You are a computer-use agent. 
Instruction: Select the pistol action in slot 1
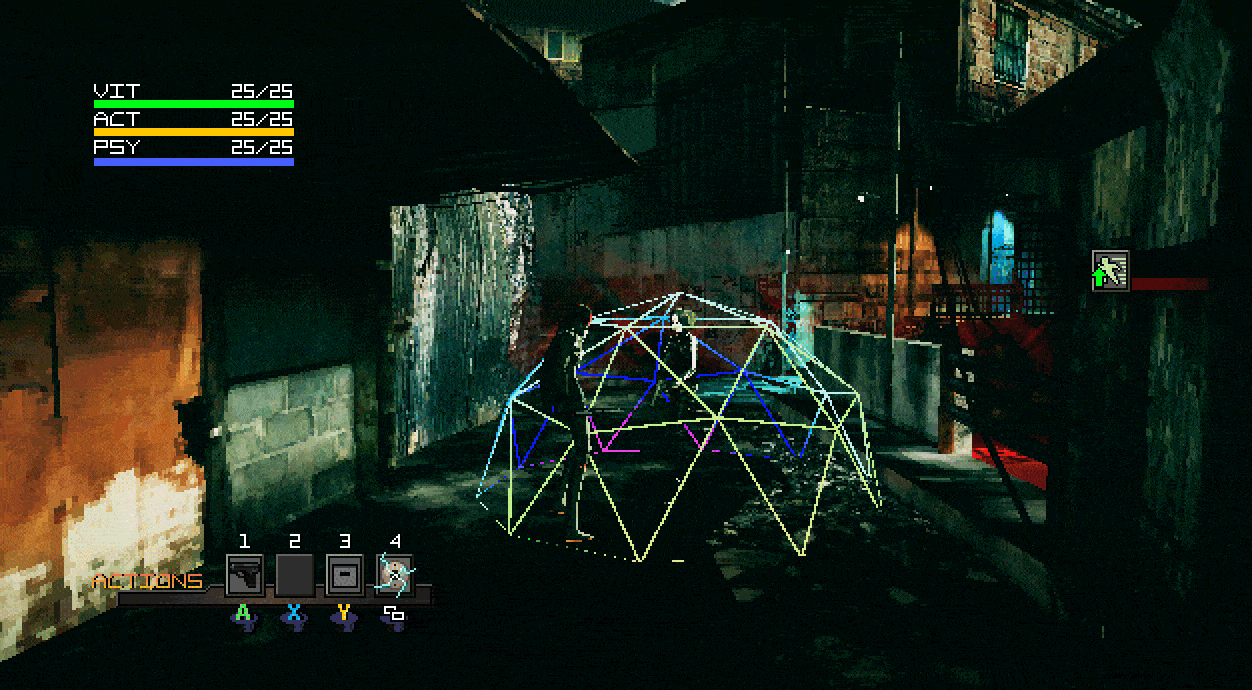point(244,575)
